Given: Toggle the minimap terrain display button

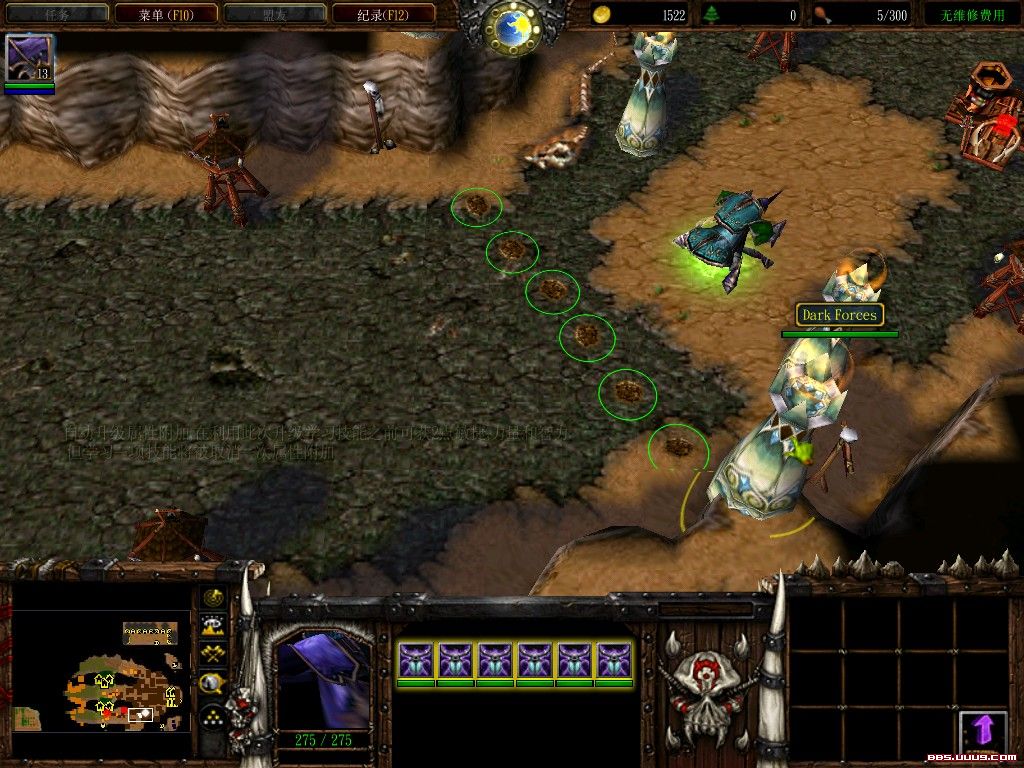Looking at the screenshot, I should click(x=213, y=626).
